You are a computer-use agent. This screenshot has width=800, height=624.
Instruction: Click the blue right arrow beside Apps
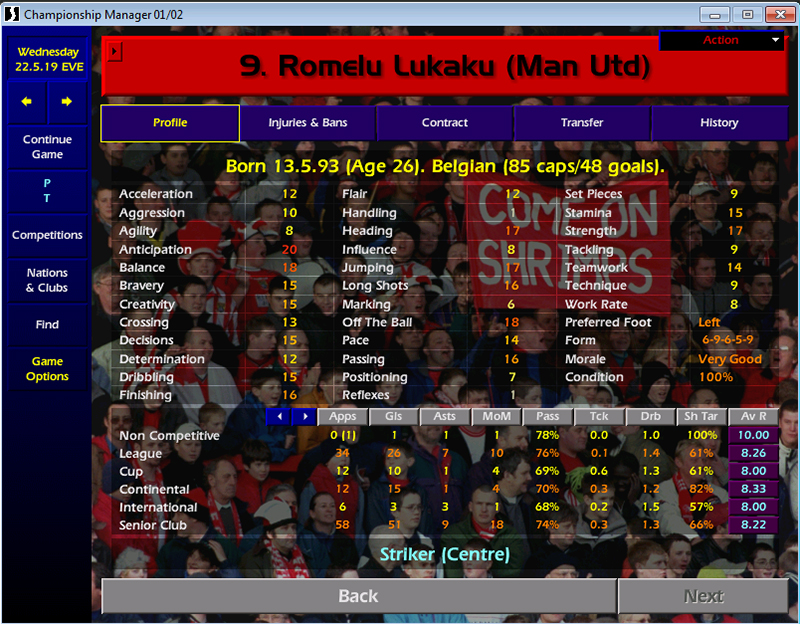[x=303, y=416]
